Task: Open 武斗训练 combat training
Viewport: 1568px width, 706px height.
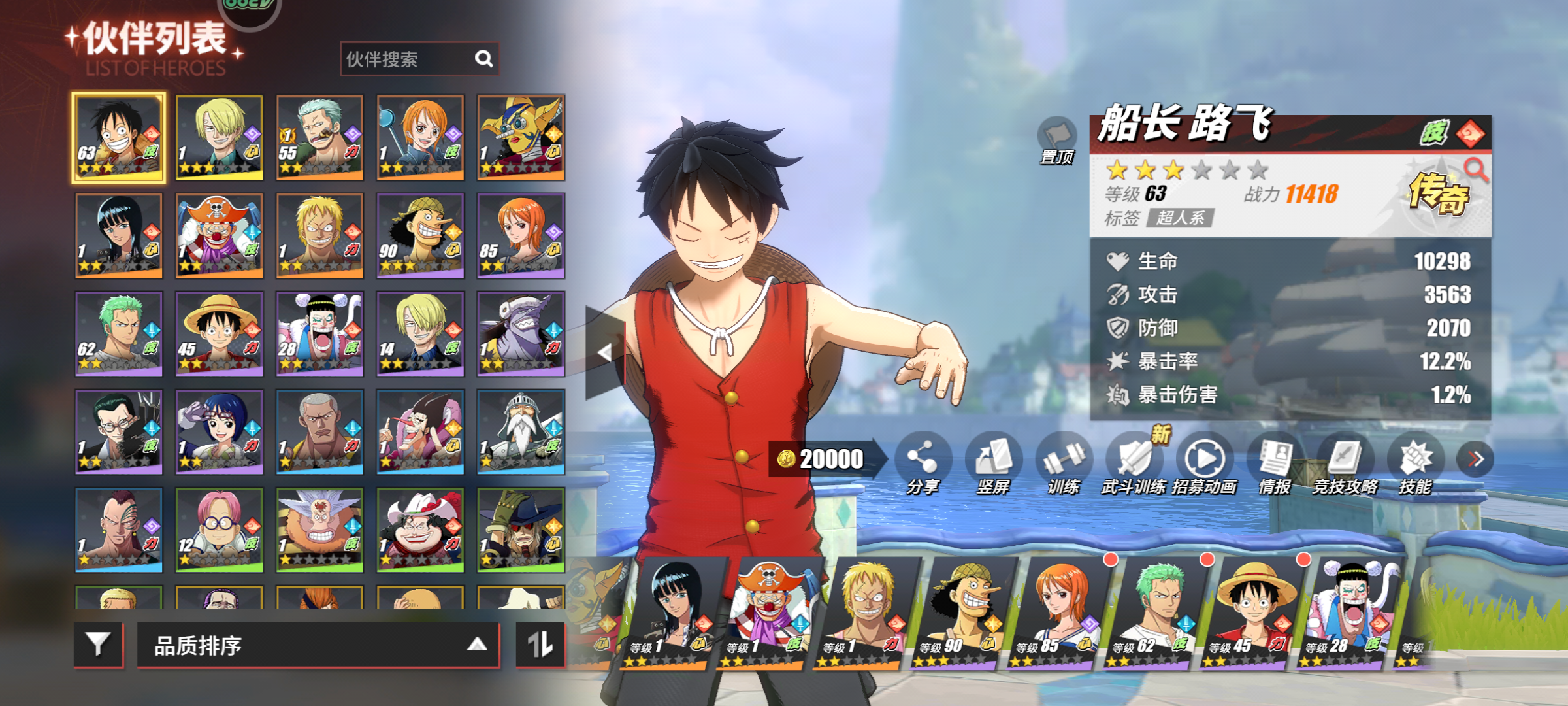Action: click(x=1134, y=460)
